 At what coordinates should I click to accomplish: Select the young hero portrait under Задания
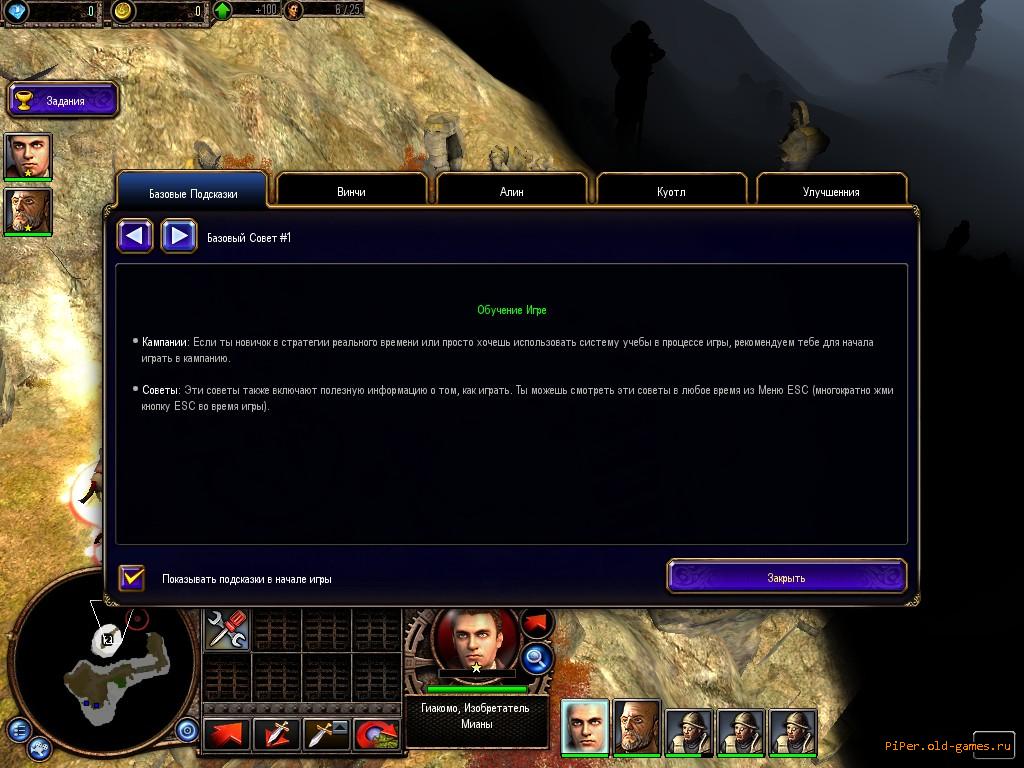[28, 156]
